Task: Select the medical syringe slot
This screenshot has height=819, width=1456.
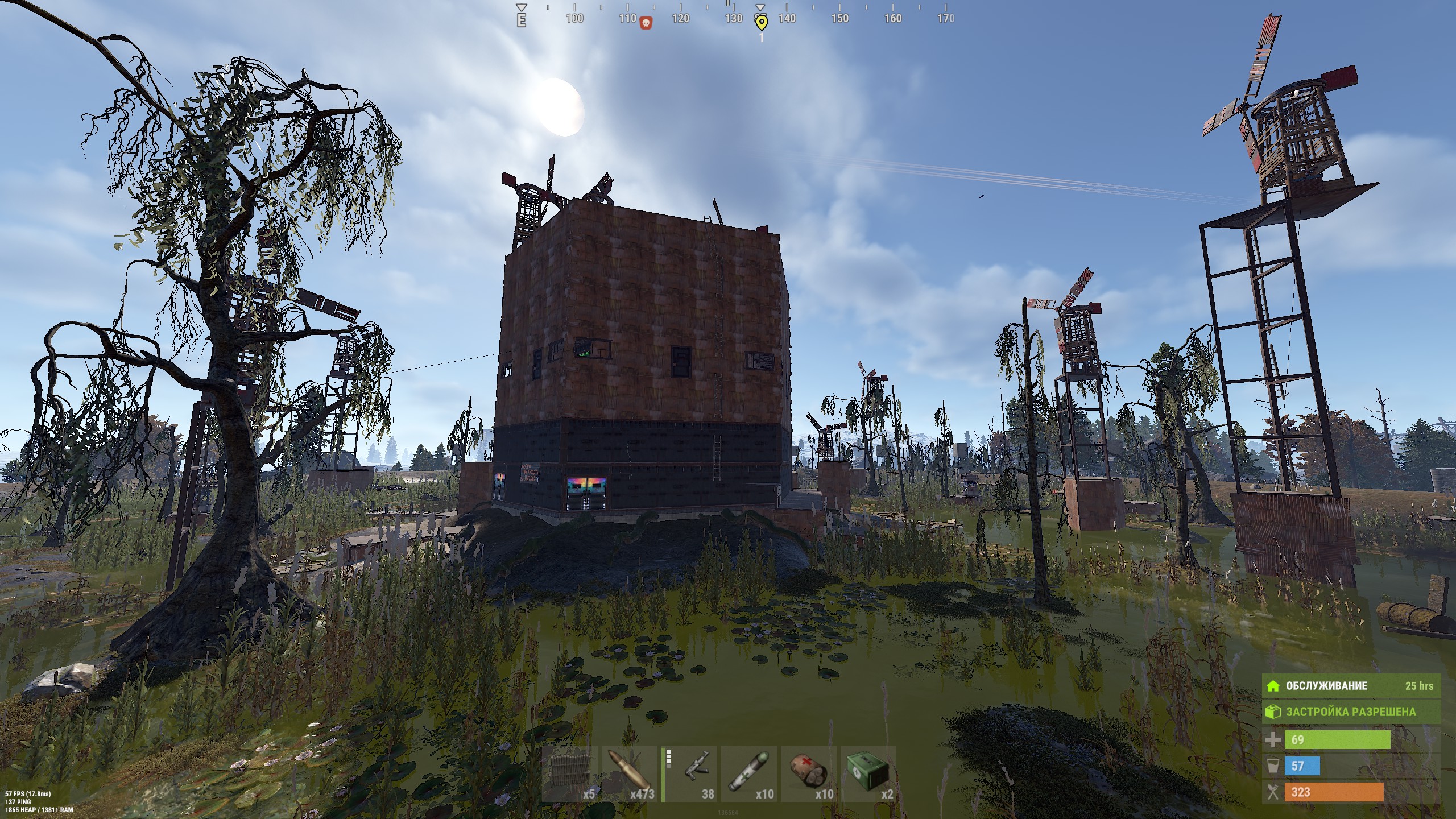Action: [749, 774]
